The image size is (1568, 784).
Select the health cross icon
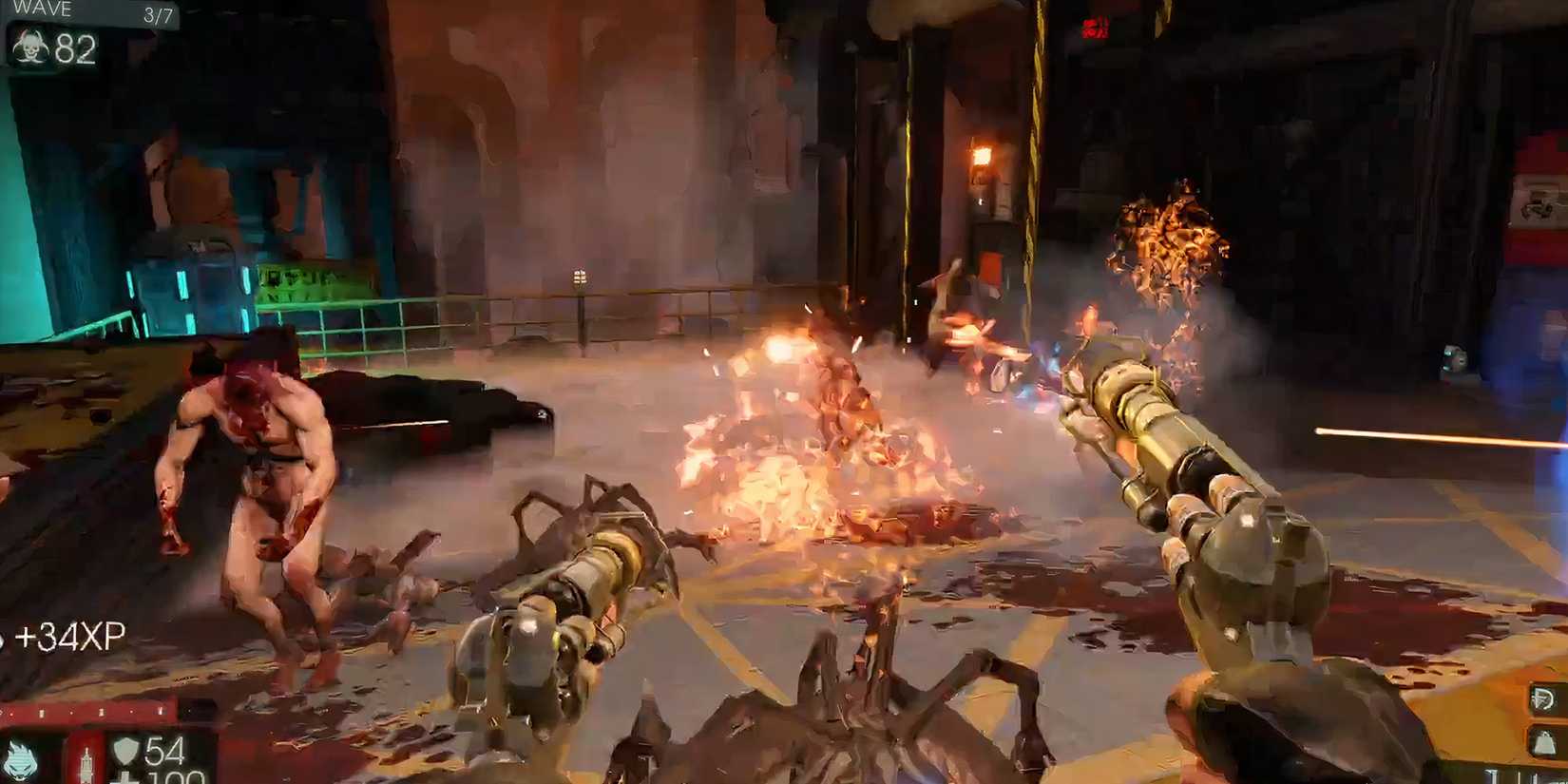(126, 779)
